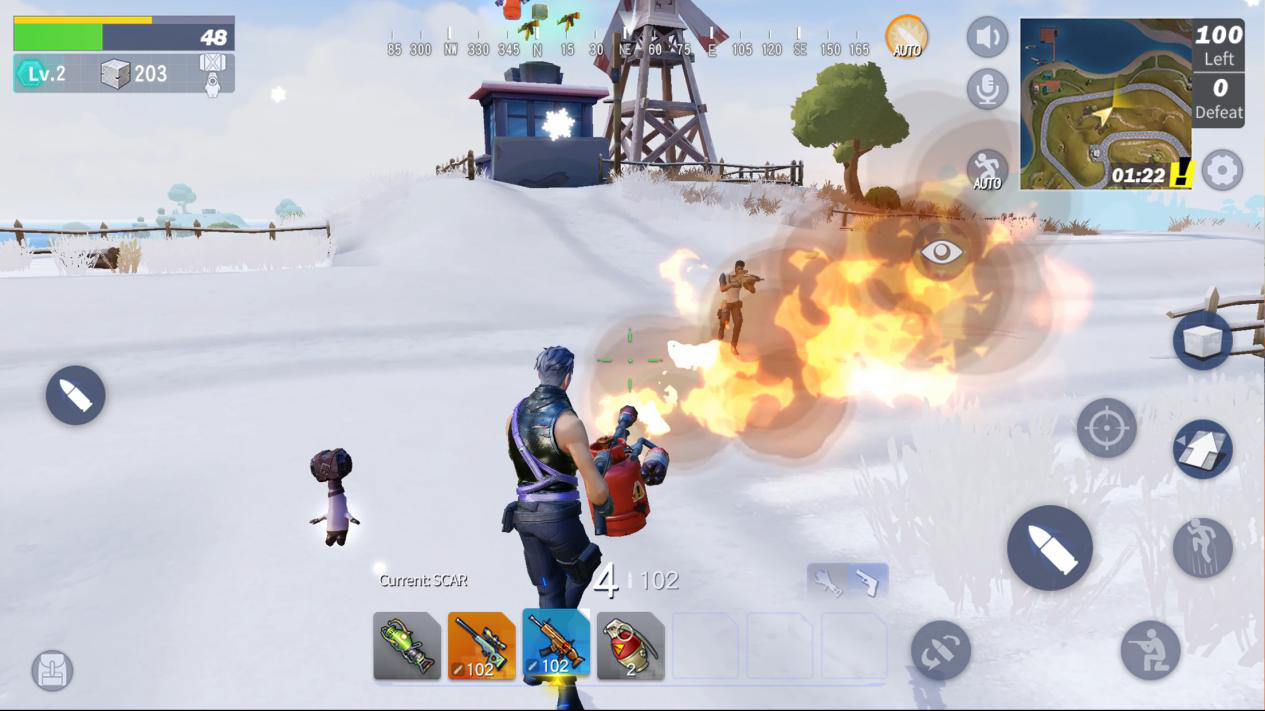
Task: Select the orange sniper rifle slot
Action: point(481,646)
